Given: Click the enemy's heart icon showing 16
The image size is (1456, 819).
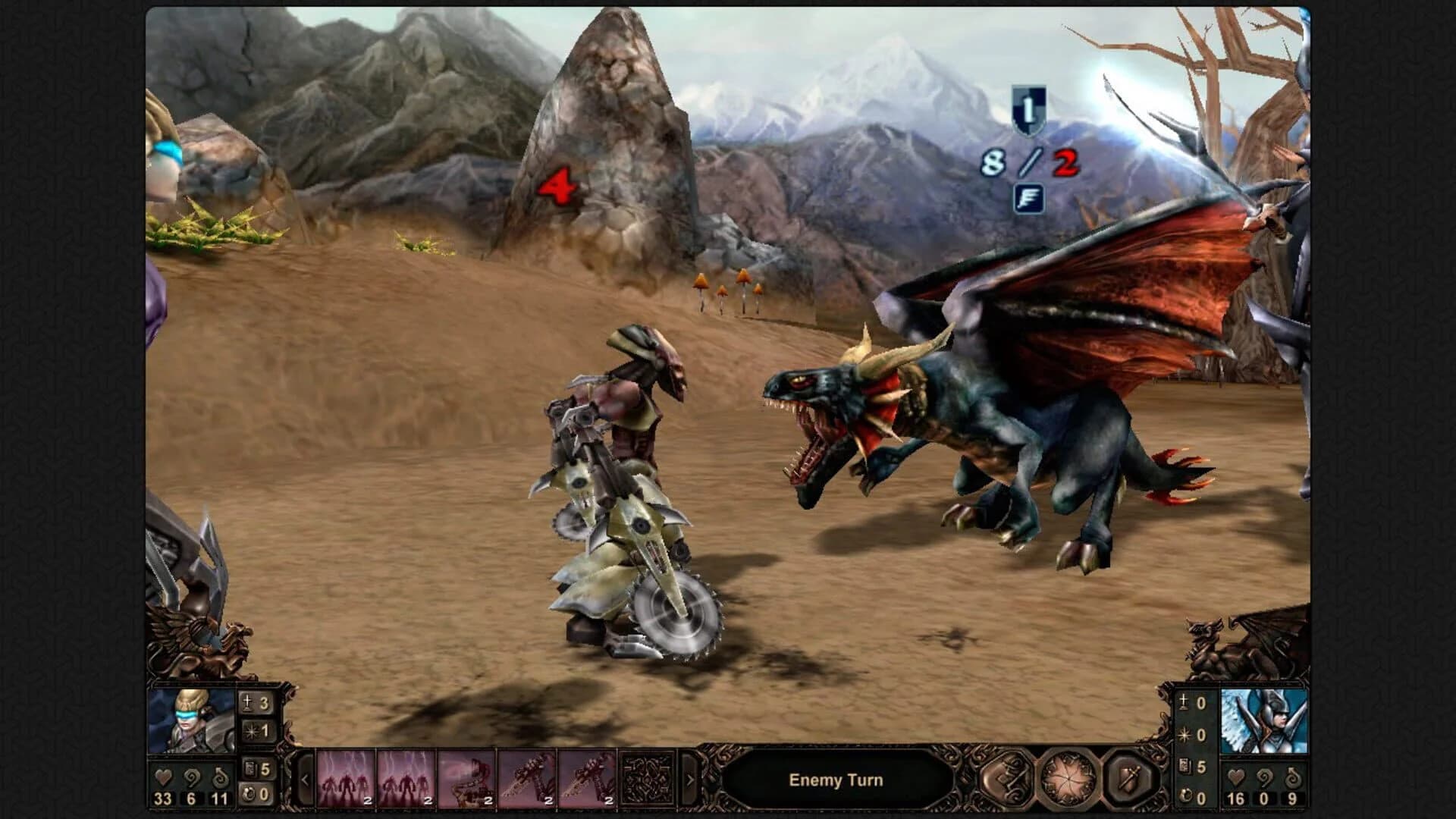Looking at the screenshot, I should [x=1236, y=777].
